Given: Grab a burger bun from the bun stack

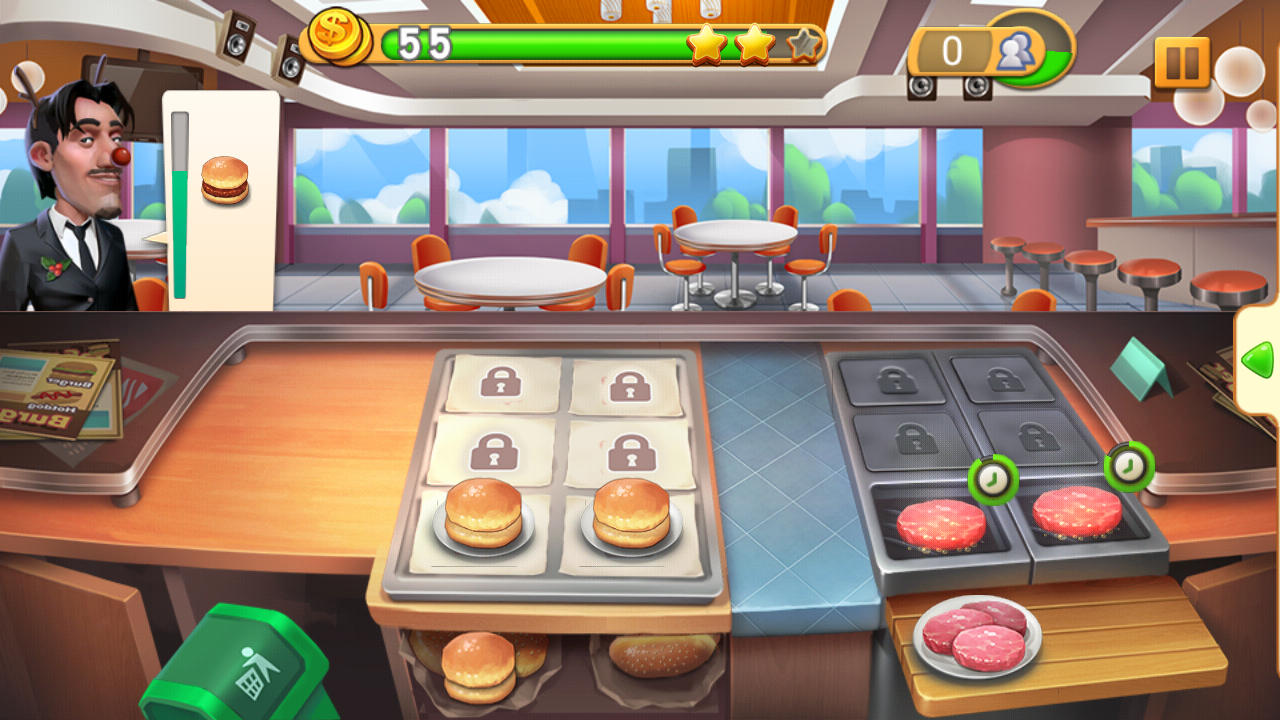Looking at the screenshot, I should click(x=479, y=664).
